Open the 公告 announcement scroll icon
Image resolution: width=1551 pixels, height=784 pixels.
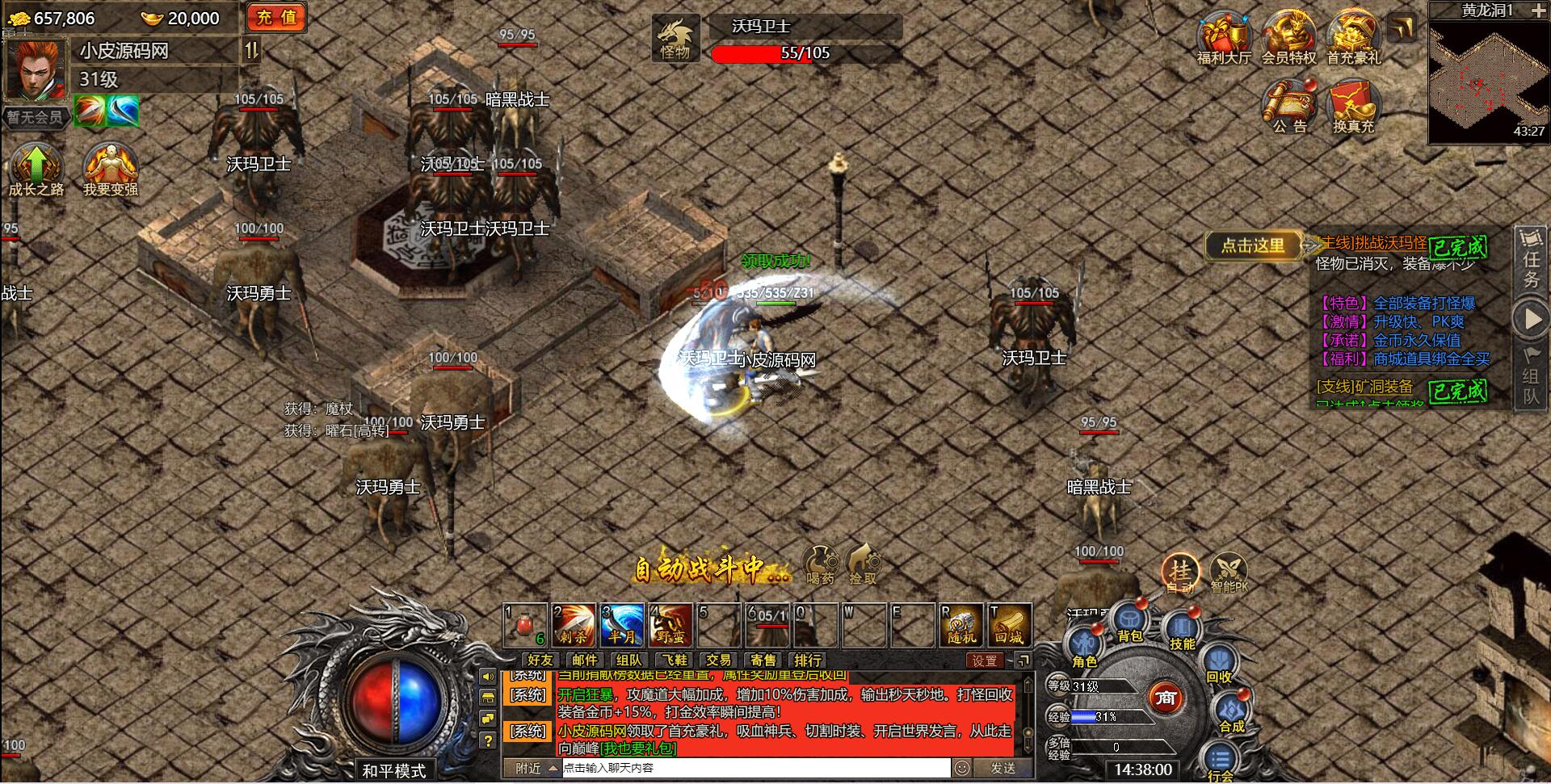click(1289, 107)
